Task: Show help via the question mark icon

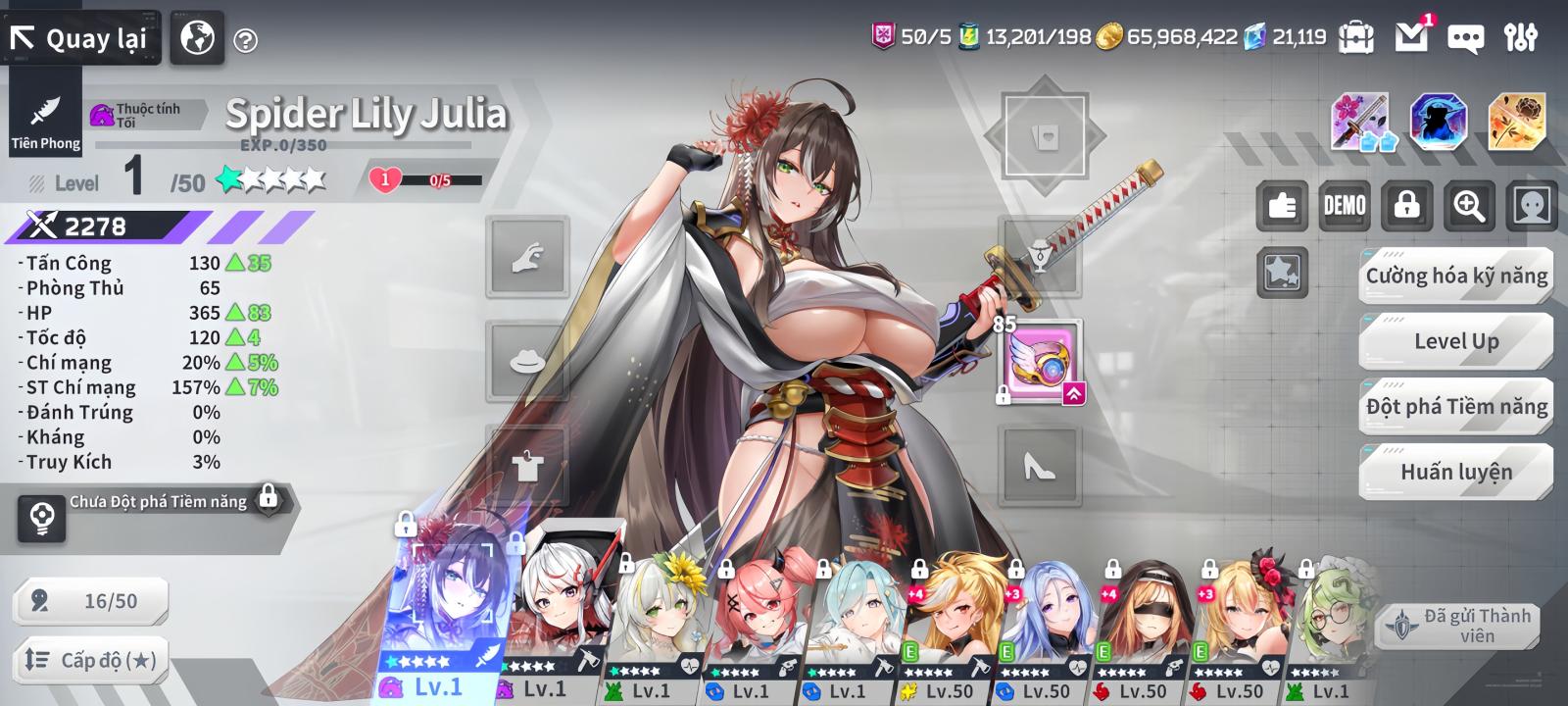Action: pyautogui.click(x=246, y=40)
